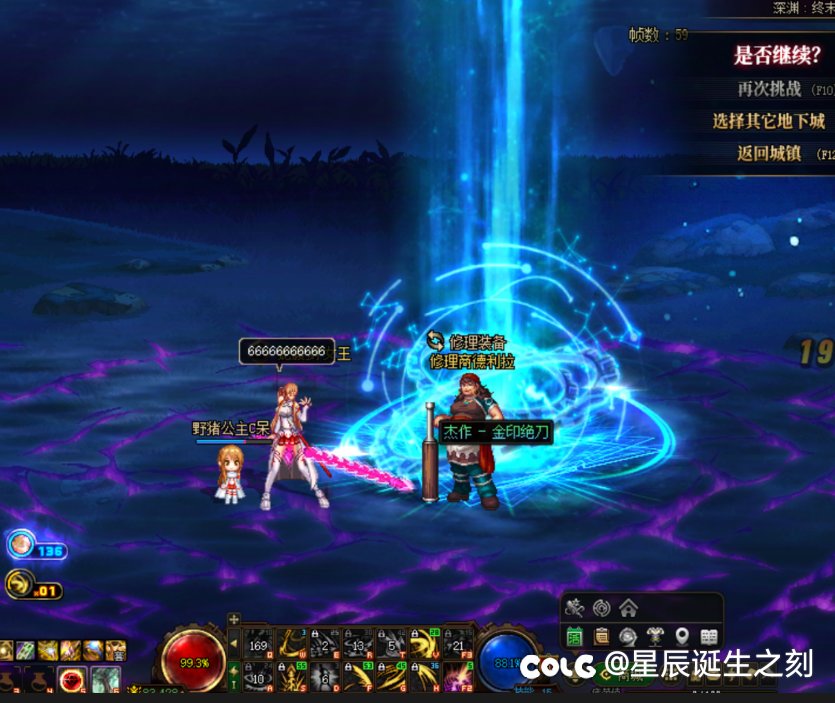Open the grey book-shaped icon
Image resolution: width=835 pixels, height=703 pixels.
[x=709, y=635]
